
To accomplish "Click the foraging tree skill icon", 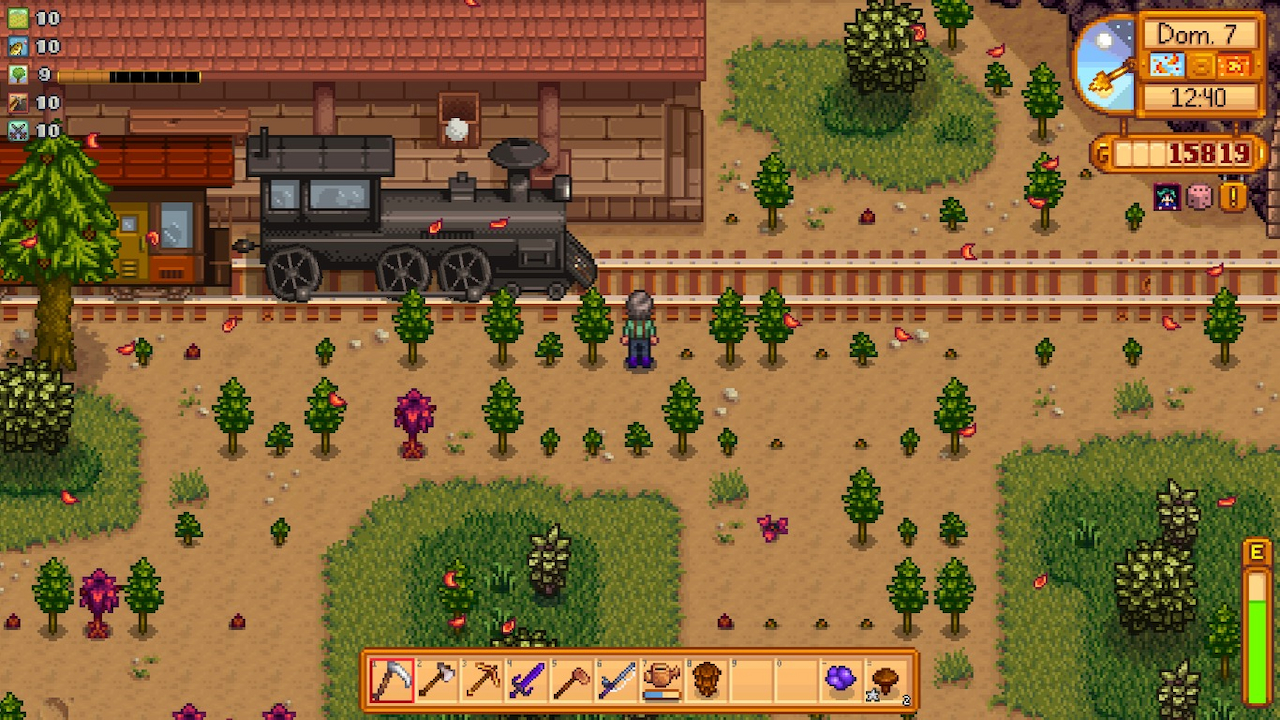I will coord(18,74).
